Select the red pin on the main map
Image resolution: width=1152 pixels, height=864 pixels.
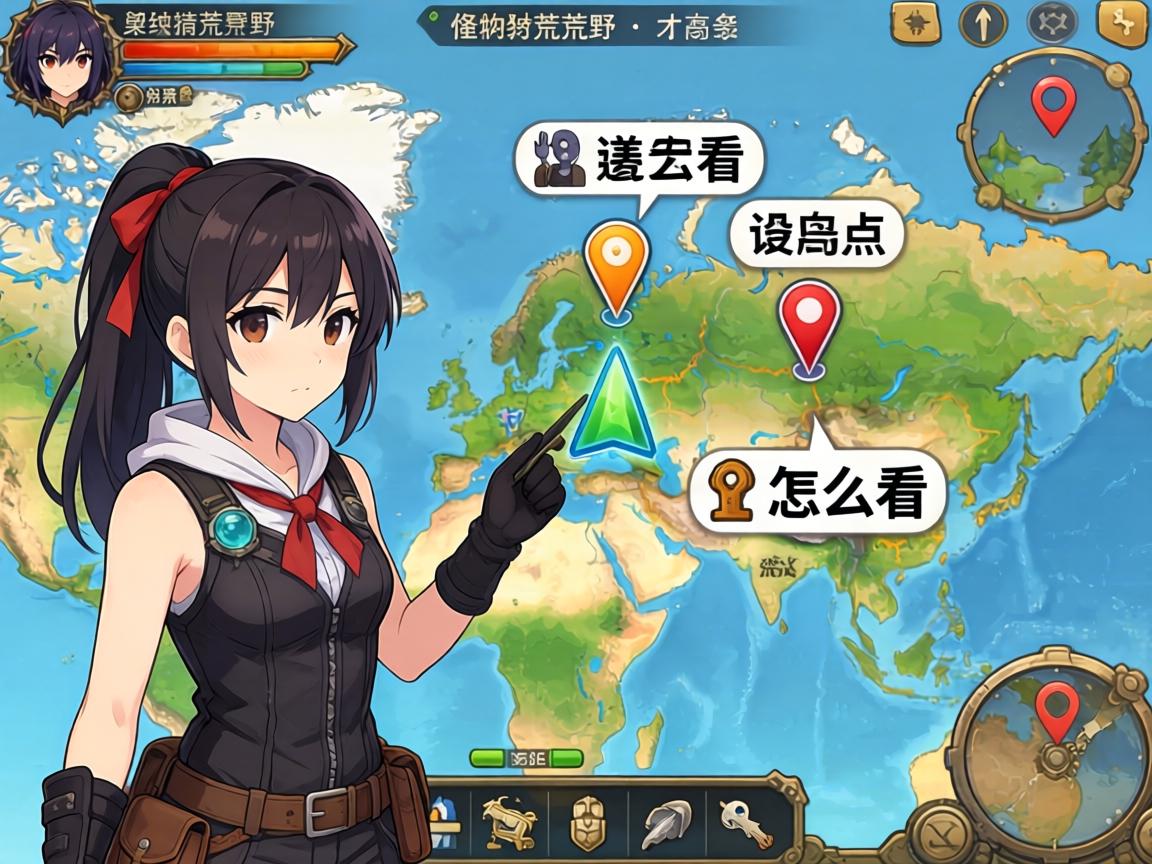point(809,323)
